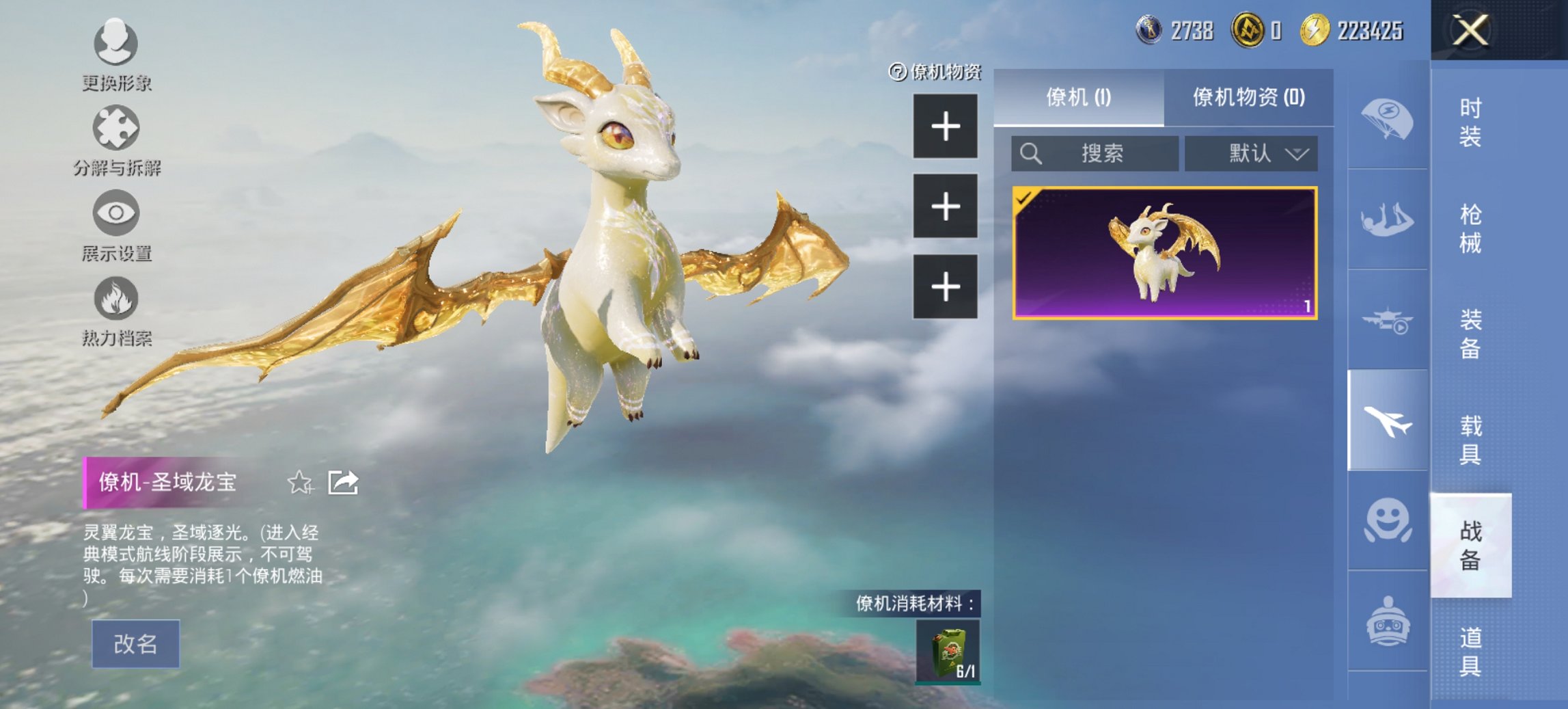Expand the first wingman supply plus slot
Screen dimensions: 1568x709
pyautogui.click(x=946, y=125)
